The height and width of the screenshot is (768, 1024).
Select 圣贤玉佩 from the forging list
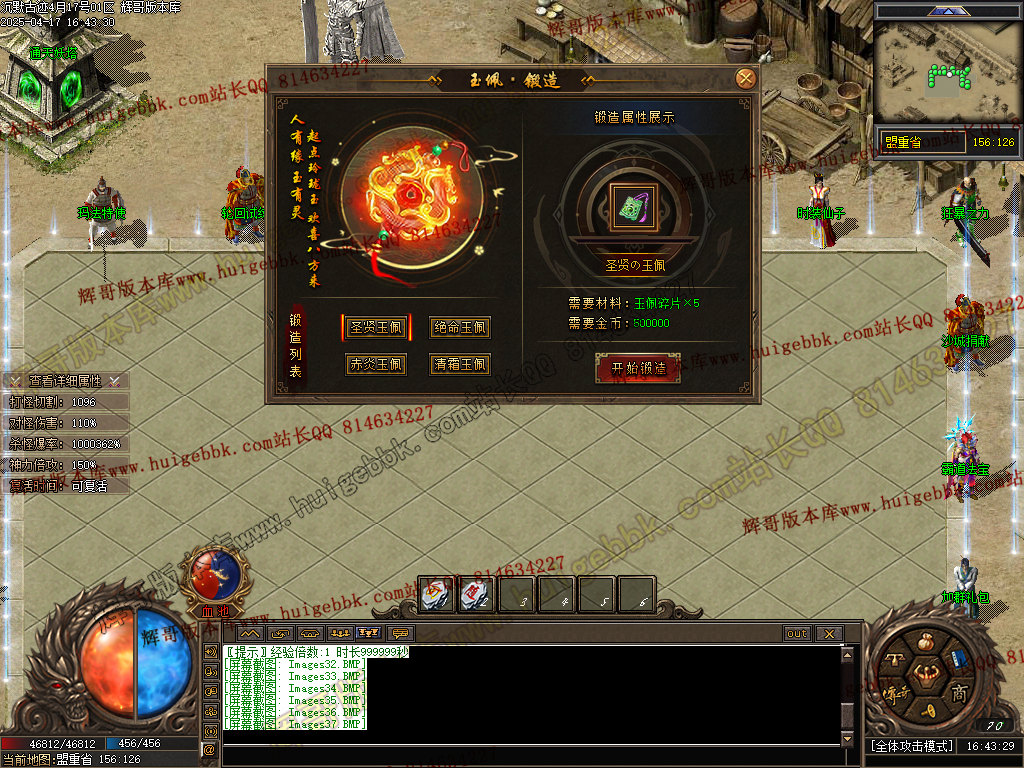click(x=375, y=328)
